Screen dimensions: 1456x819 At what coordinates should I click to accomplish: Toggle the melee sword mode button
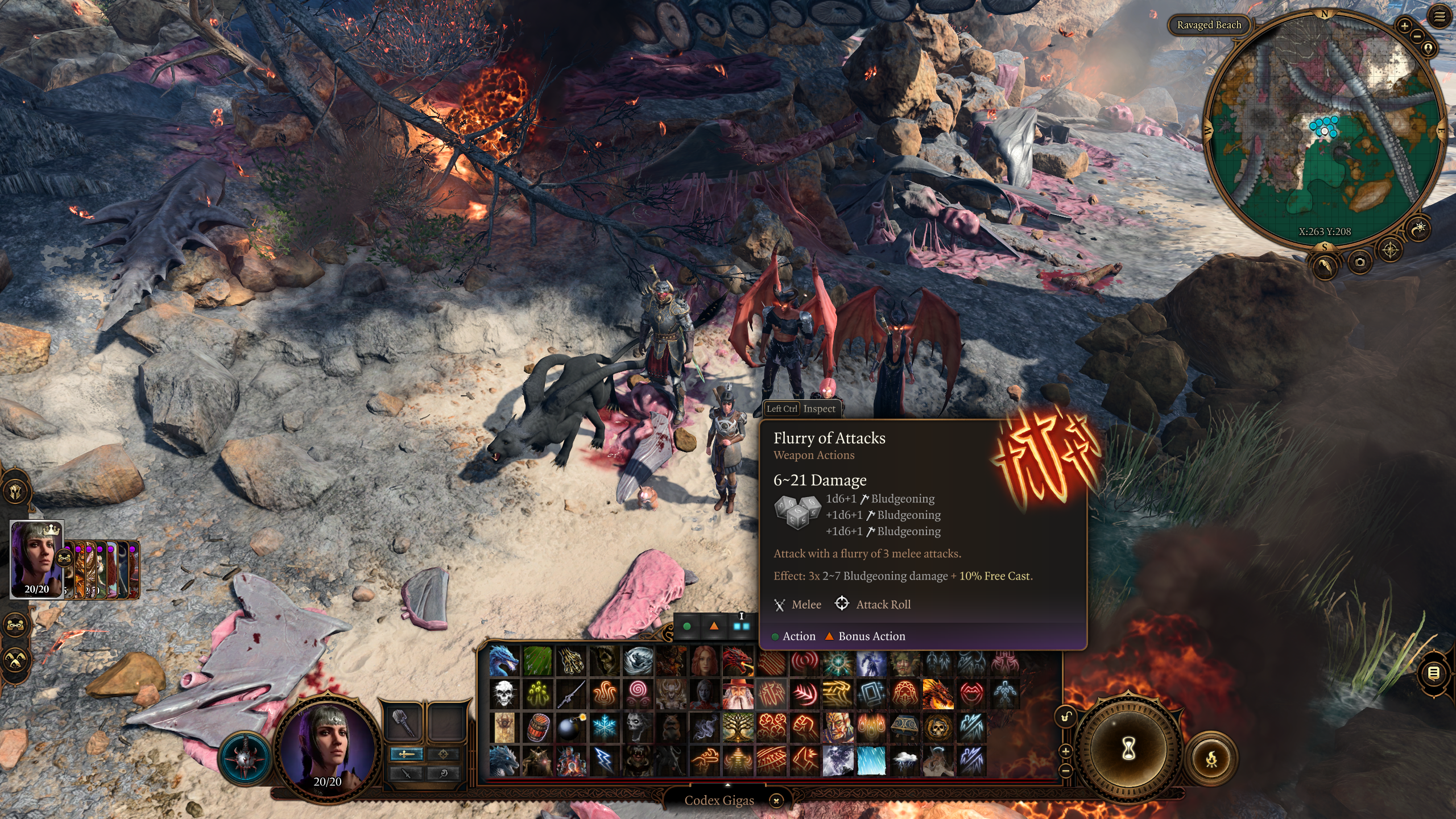[x=406, y=754]
